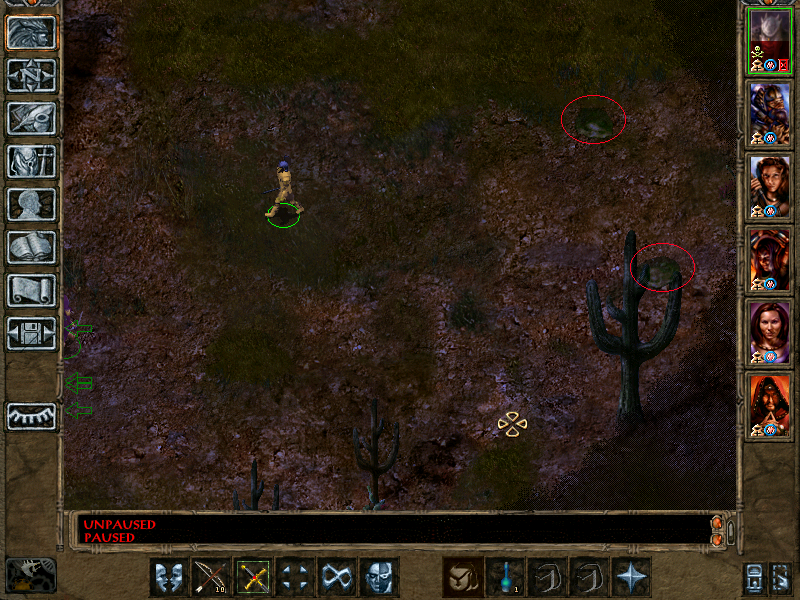Select the blue-helmeted warrior portrait
800x600 pixels.
click(x=770, y=112)
